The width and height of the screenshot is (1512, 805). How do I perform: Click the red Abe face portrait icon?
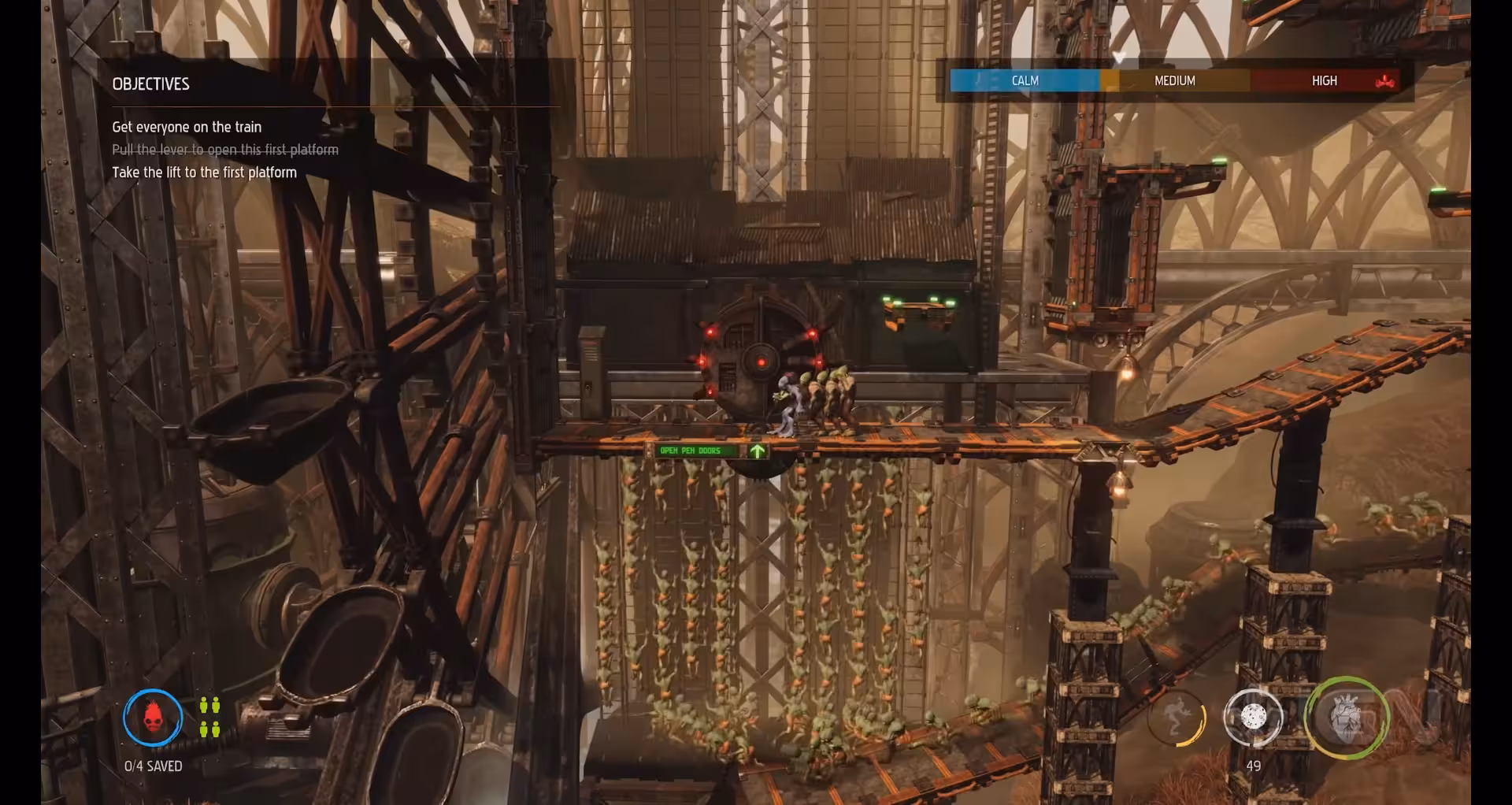pos(153,718)
